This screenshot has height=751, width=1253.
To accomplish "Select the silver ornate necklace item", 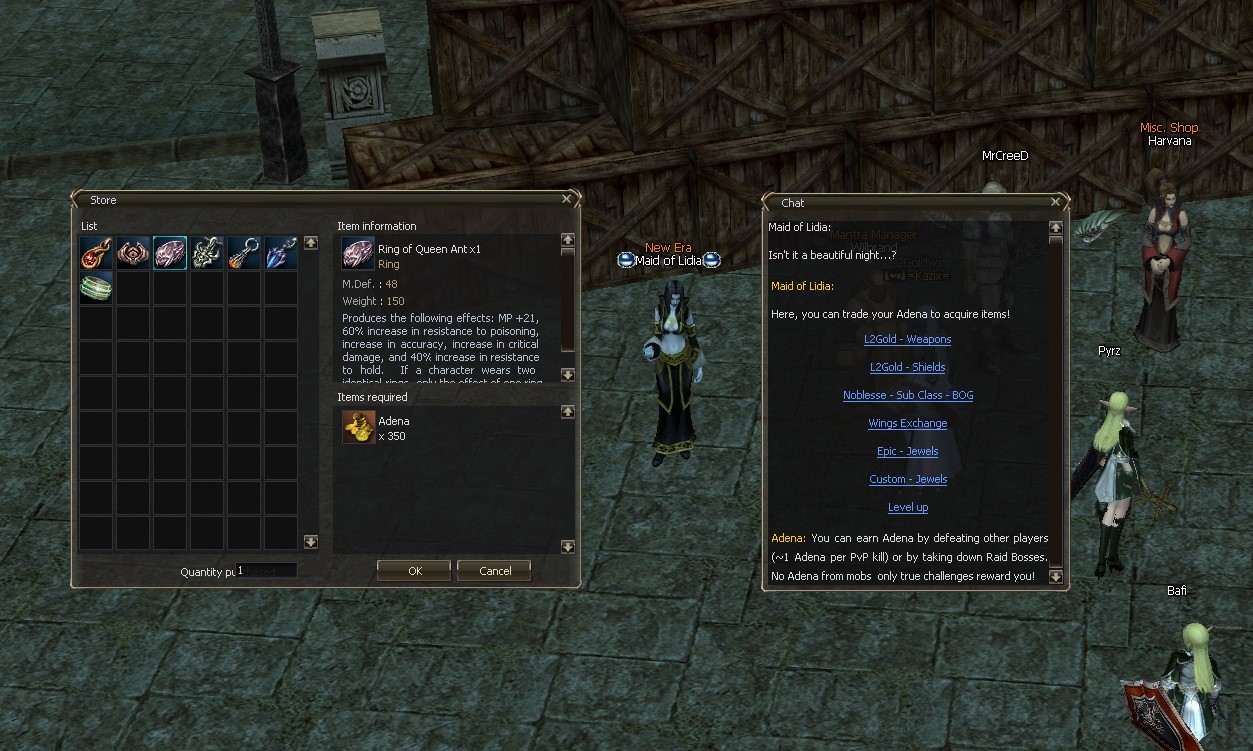I will click(207, 253).
